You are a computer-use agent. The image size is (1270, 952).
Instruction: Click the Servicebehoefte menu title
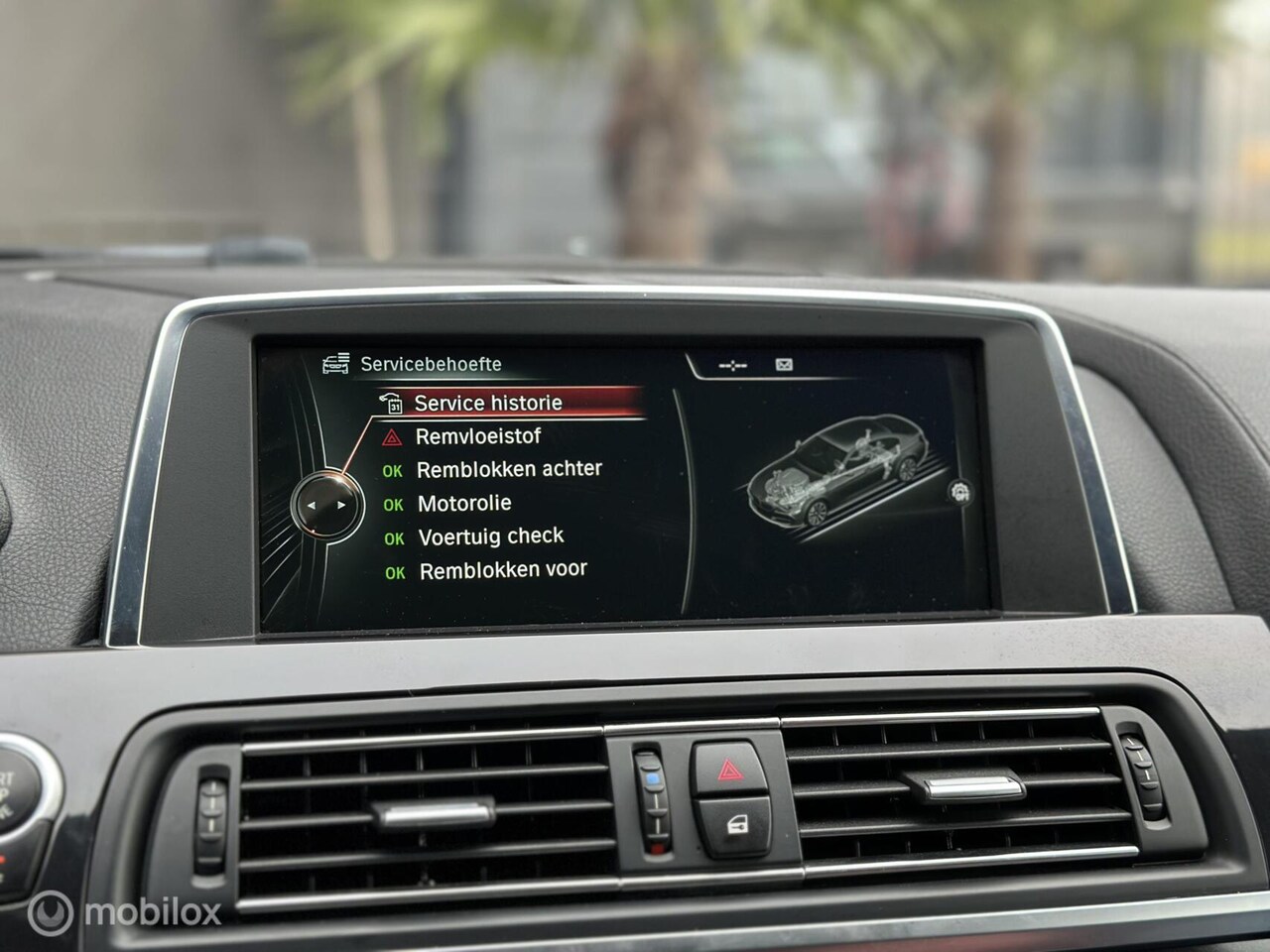tap(430, 364)
